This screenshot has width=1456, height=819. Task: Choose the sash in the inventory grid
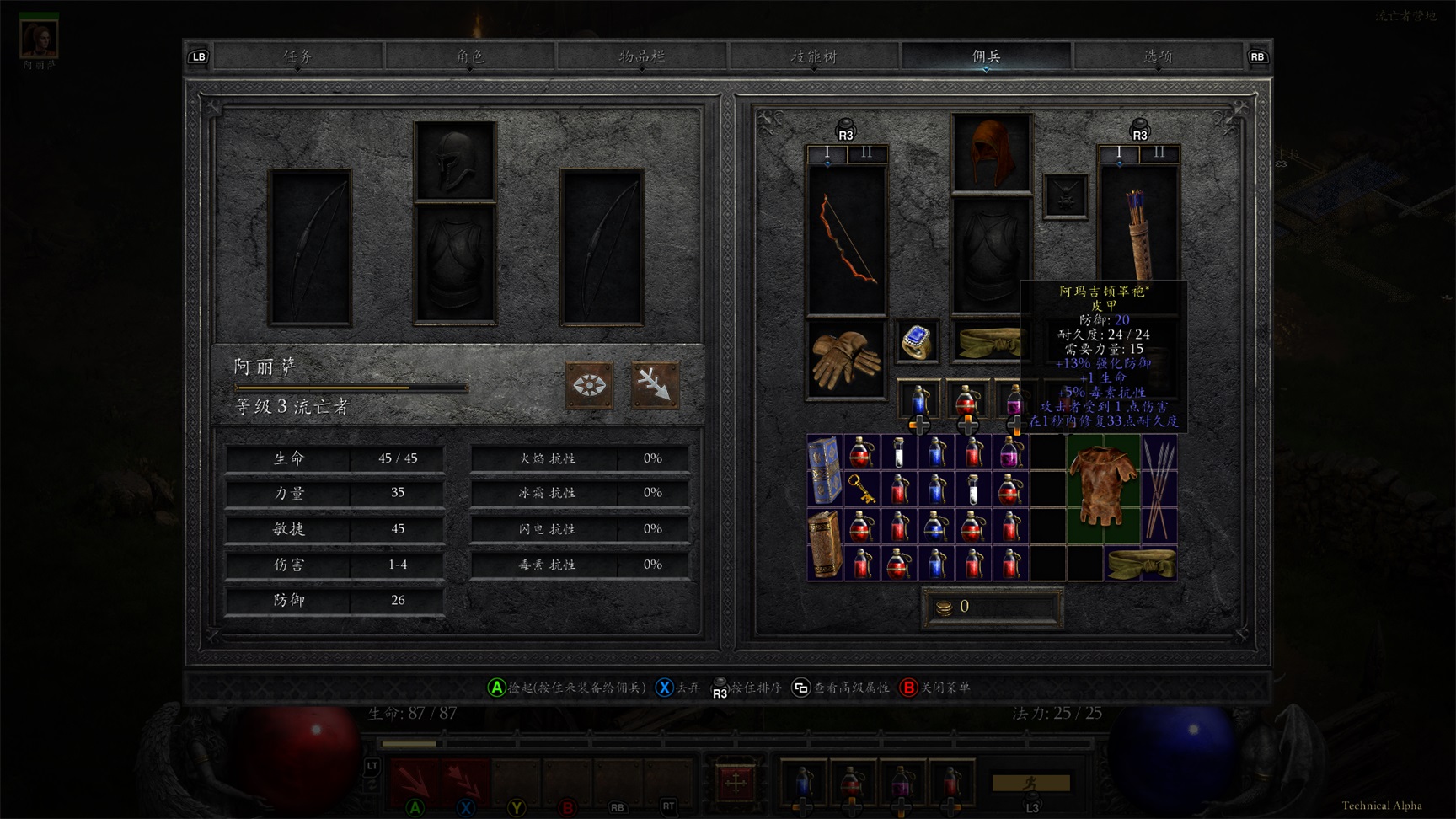(x=1141, y=564)
